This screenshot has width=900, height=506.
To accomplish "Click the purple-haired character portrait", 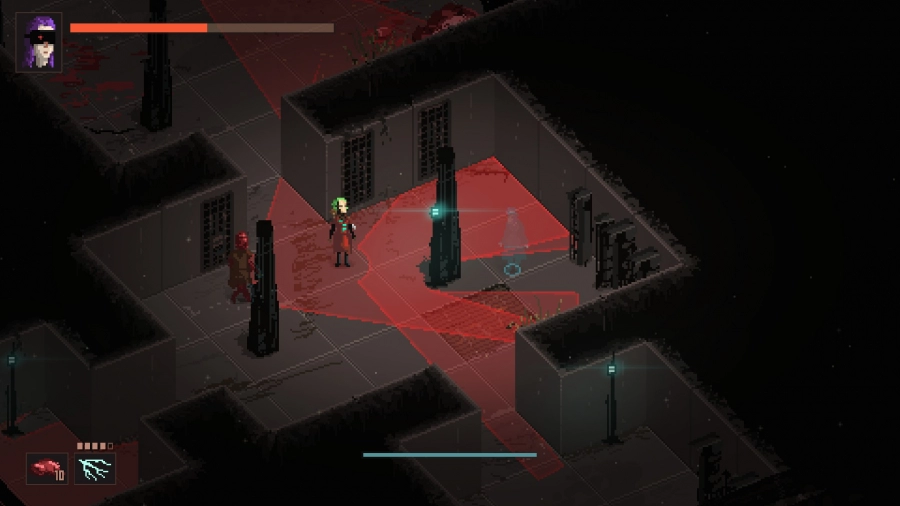I will (39, 42).
